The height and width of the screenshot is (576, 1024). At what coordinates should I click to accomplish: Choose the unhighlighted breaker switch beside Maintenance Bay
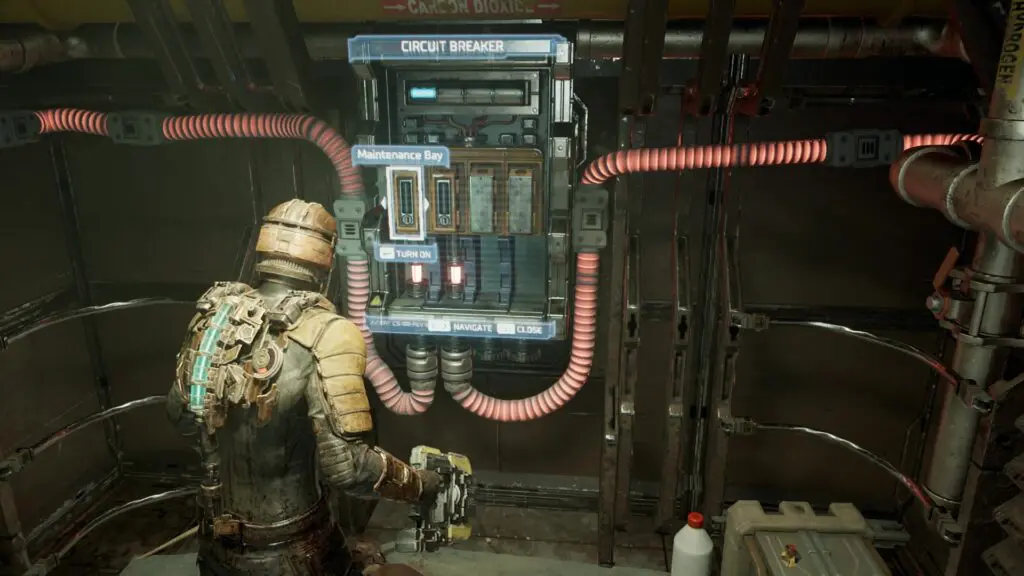tap(444, 202)
